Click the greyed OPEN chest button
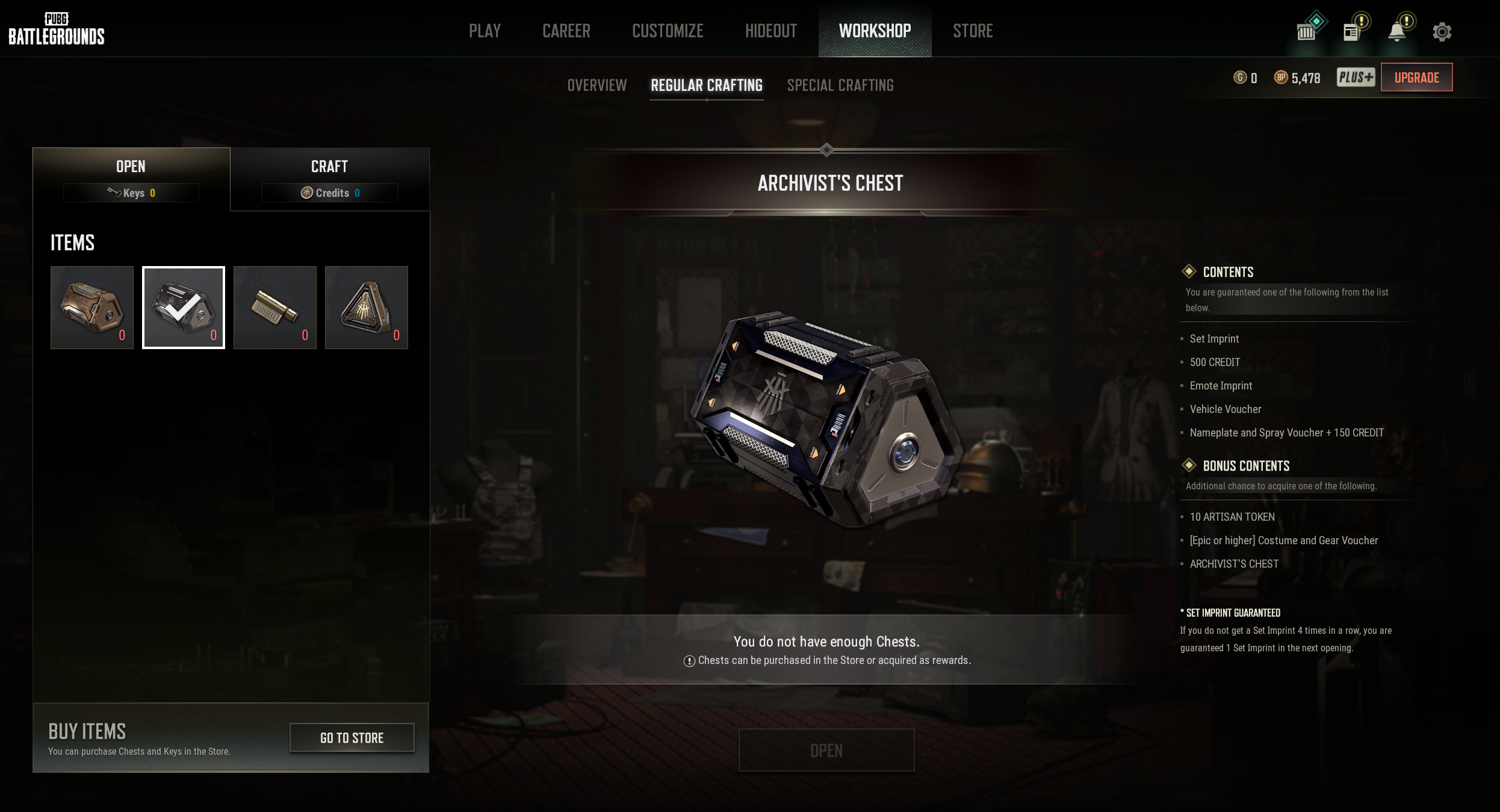The image size is (1500, 812). tap(826, 750)
